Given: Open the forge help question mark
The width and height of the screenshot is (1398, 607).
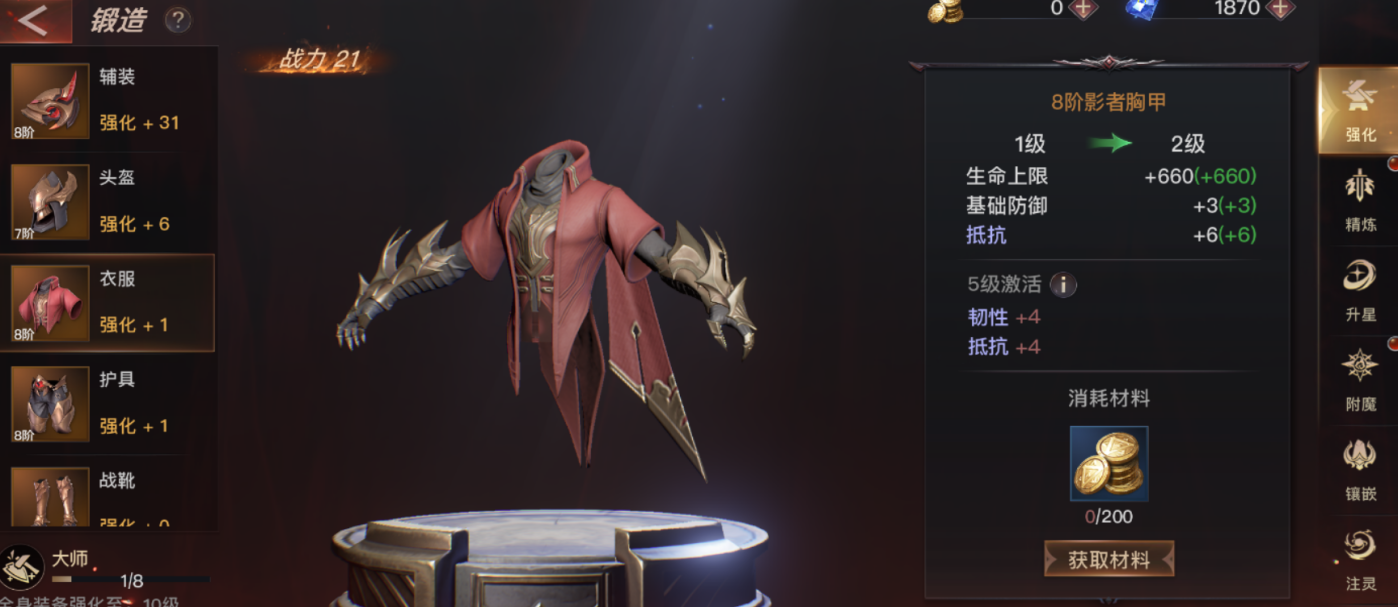Looking at the screenshot, I should [x=177, y=20].
